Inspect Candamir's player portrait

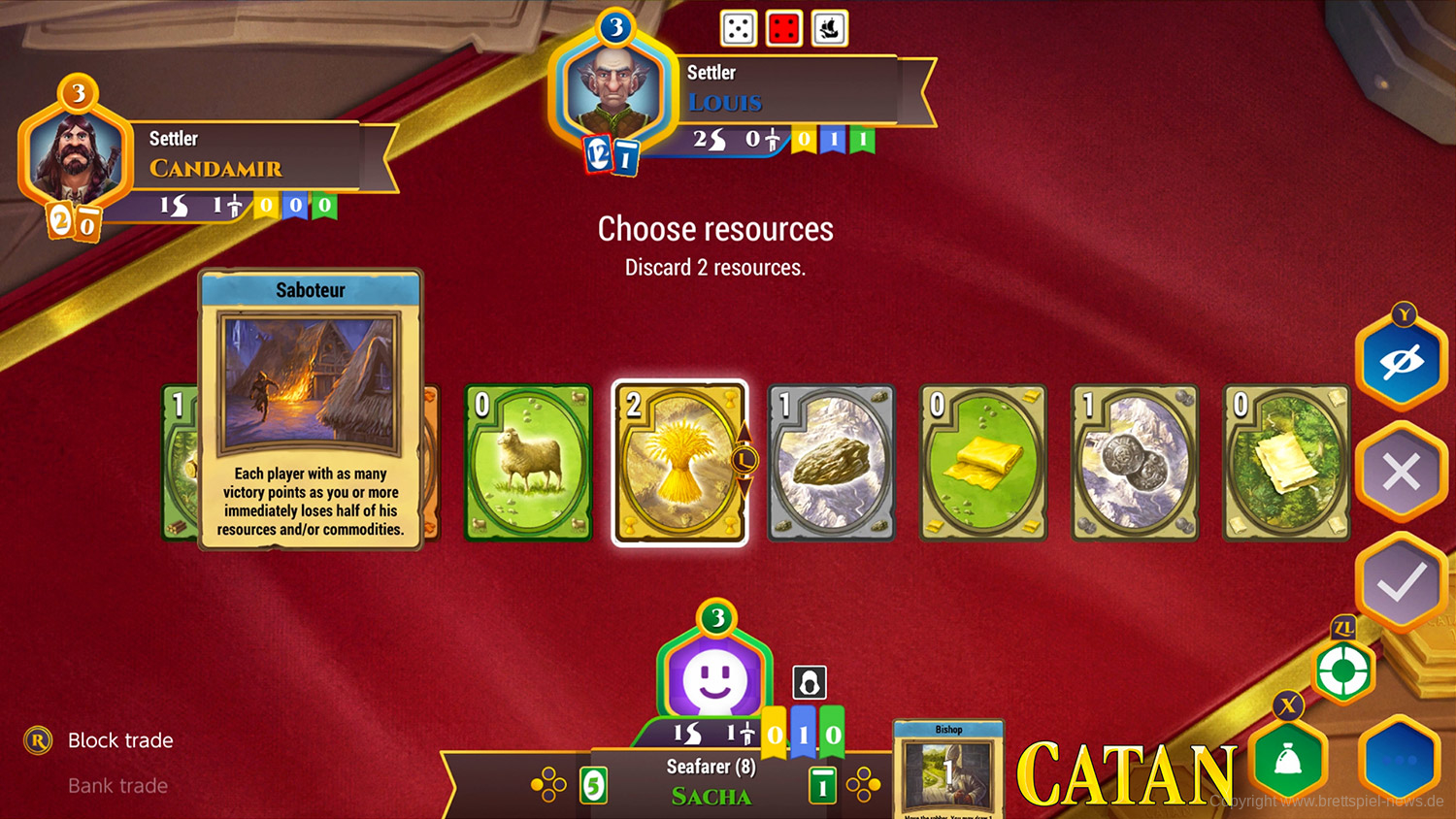click(x=74, y=157)
